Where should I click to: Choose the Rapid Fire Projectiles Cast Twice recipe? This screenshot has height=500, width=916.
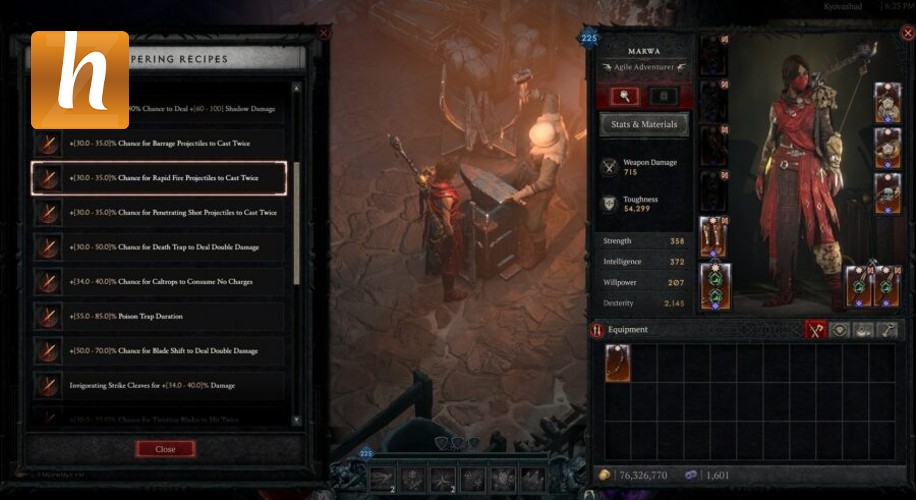pyautogui.click(x=160, y=178)
